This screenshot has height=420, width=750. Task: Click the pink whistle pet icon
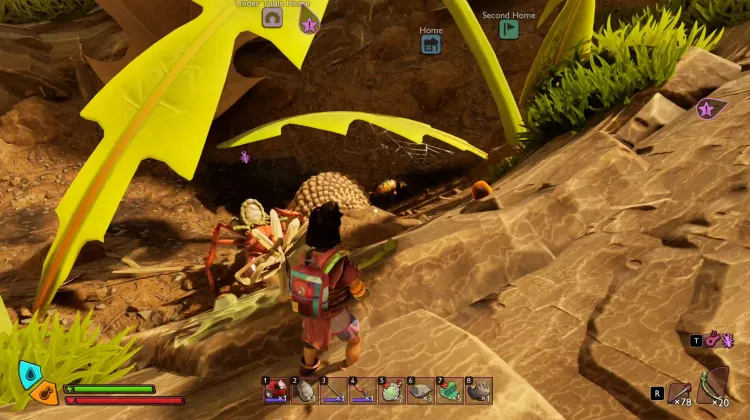pyautogui.click(x=713, y=340)
